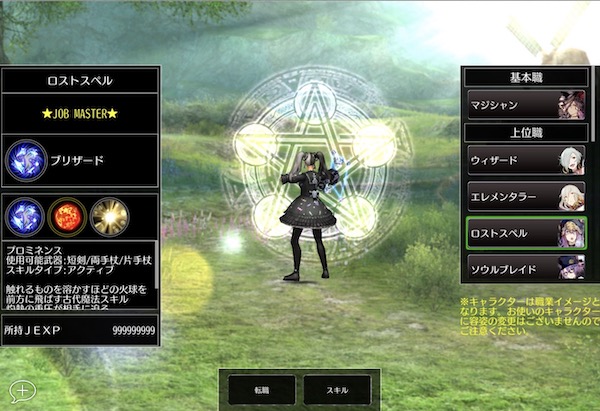
Task: Open the スキル skill menu
Action: tap(337, 389)
